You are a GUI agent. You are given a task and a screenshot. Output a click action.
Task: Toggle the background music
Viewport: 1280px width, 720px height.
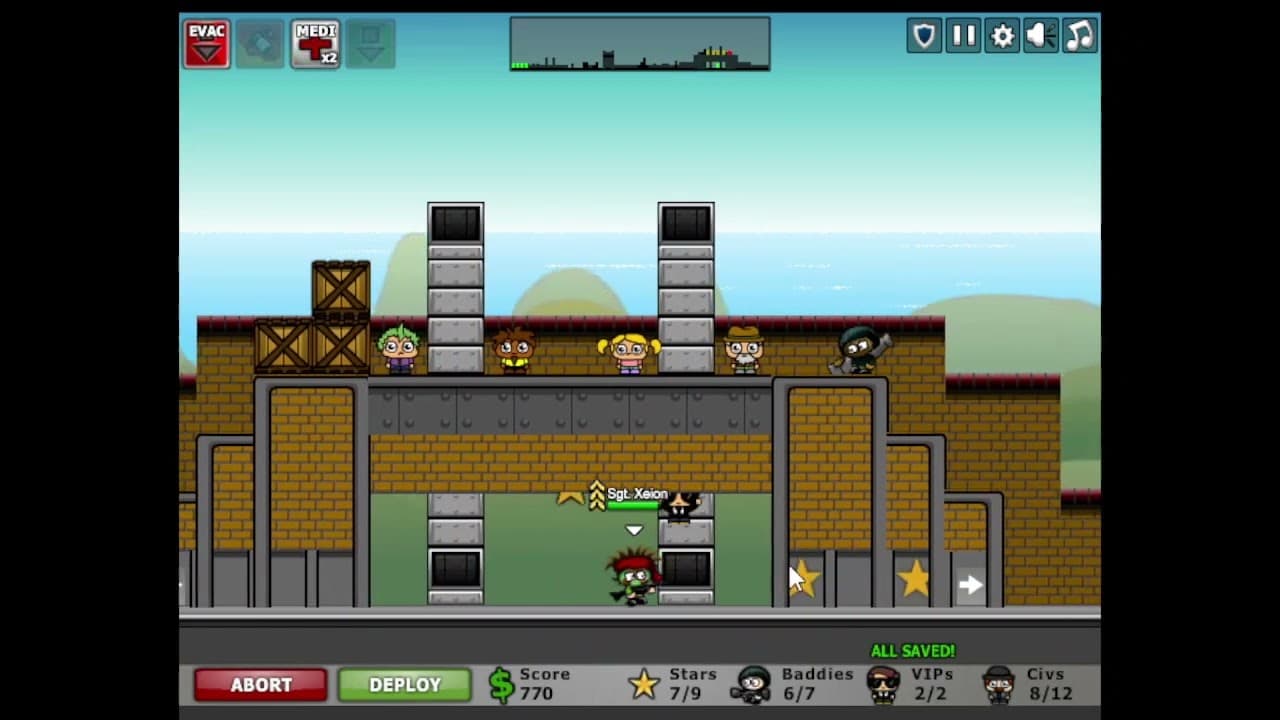pos(1079,35)
